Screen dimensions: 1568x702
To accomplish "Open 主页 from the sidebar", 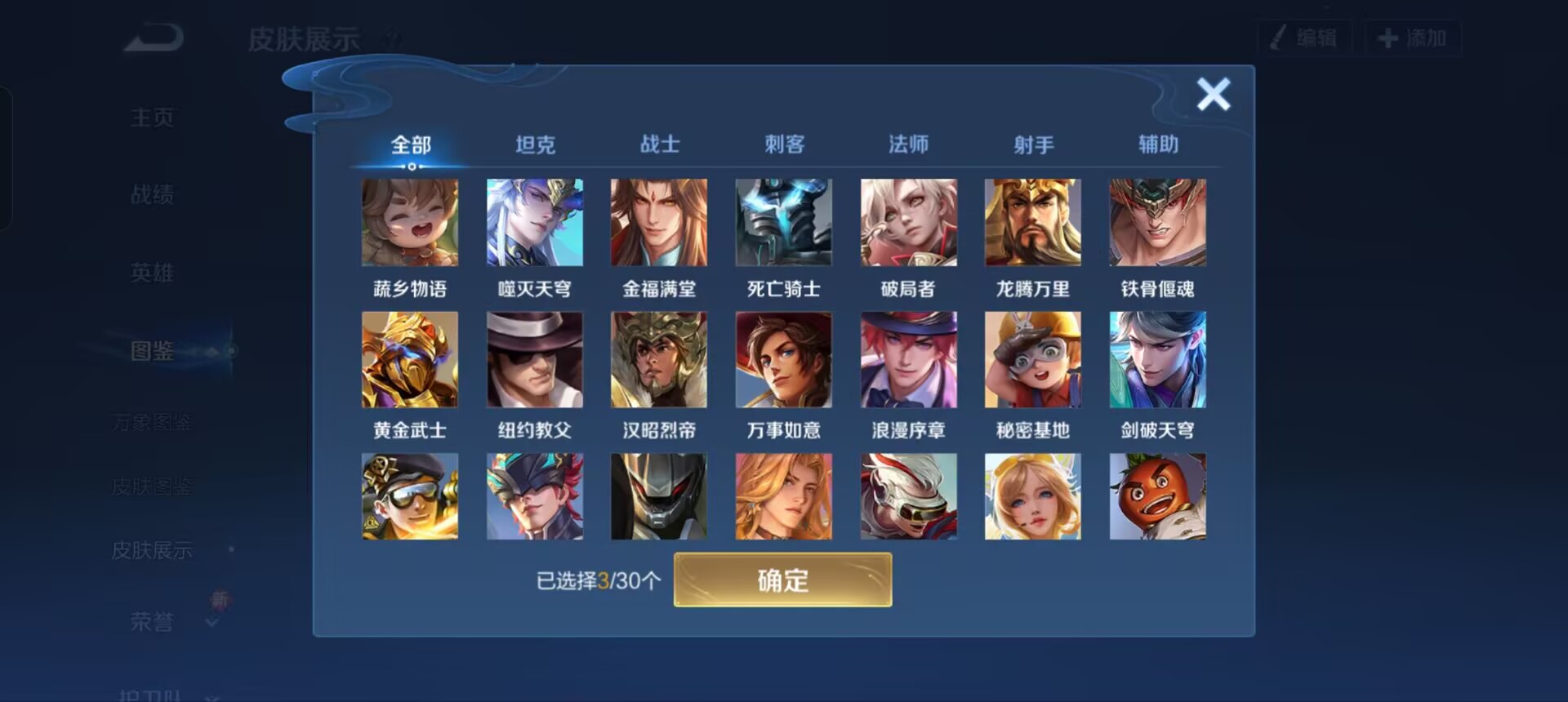I will pos(152,118).
